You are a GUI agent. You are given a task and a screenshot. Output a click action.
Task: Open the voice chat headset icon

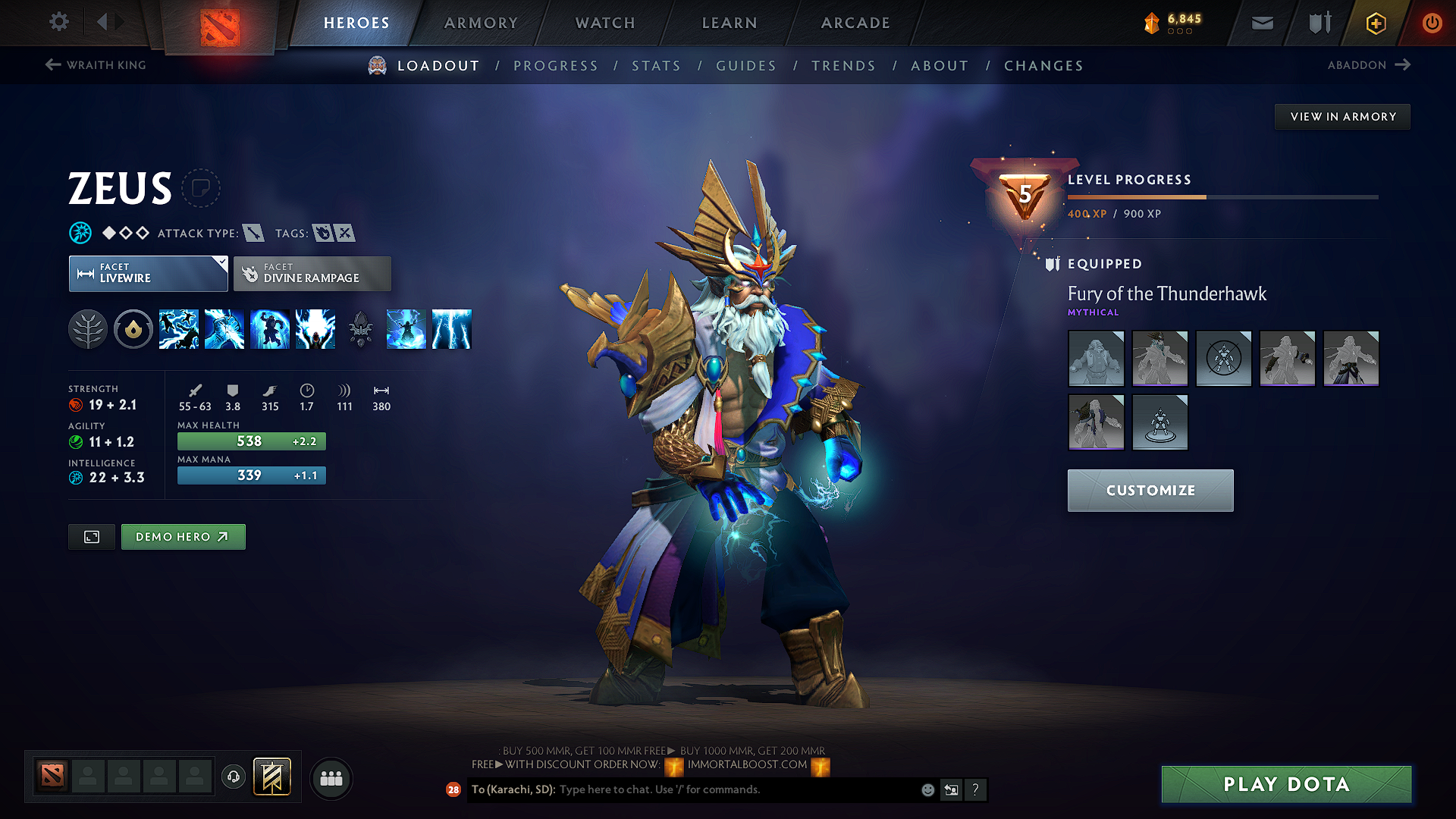click(233, 776)
